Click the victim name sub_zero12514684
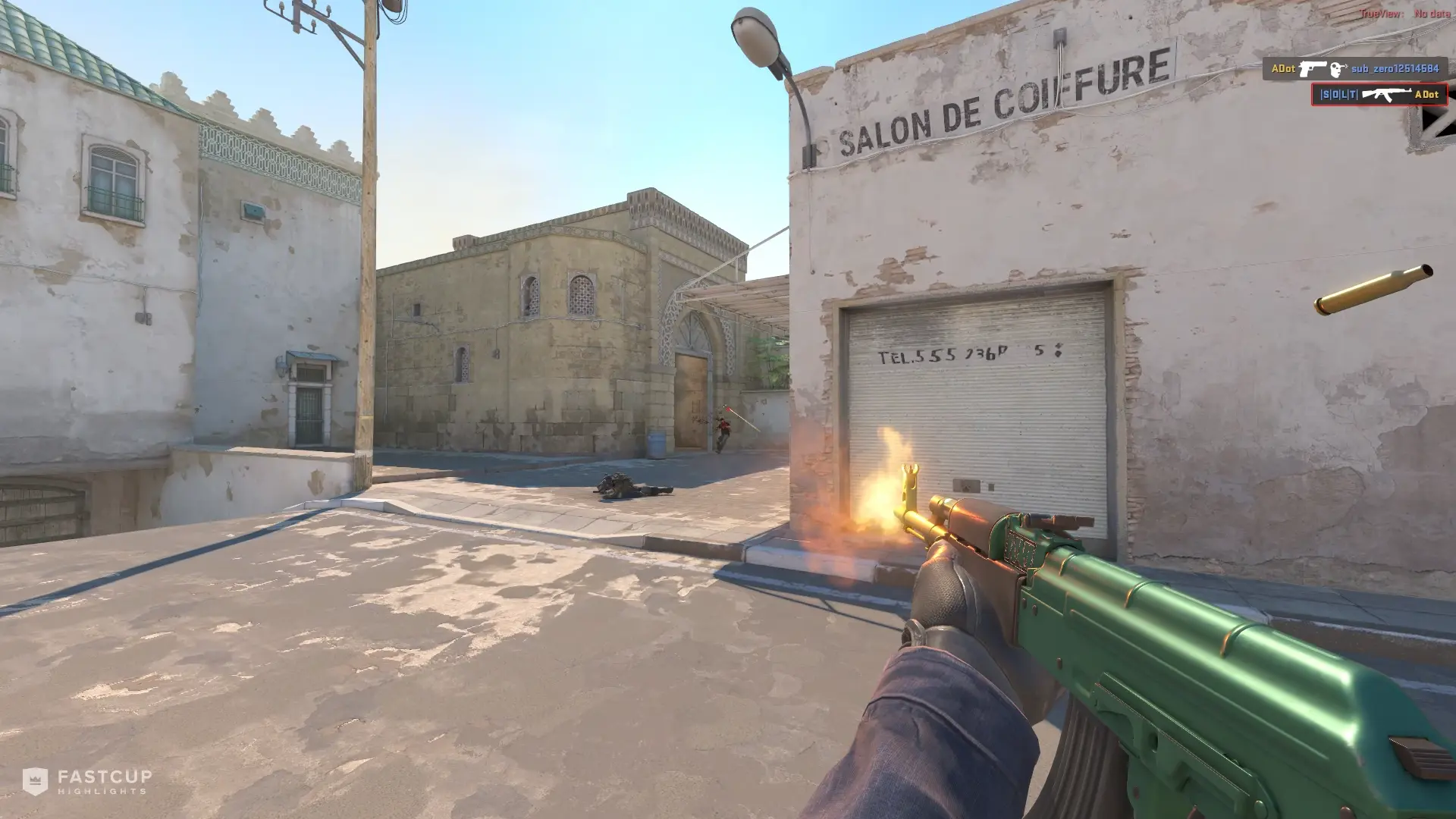The image size is (1456, 819). [1395, 68]
